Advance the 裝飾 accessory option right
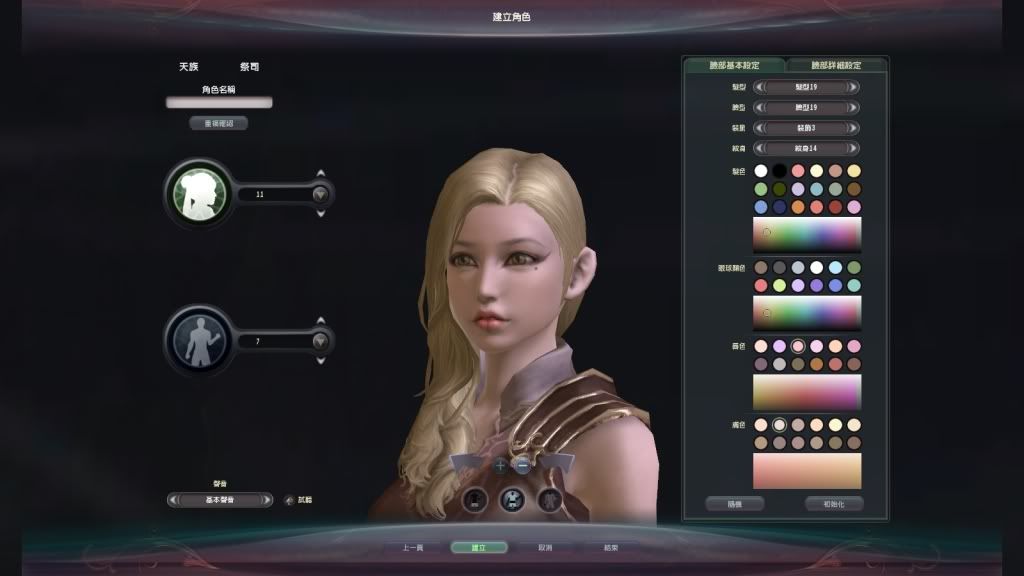Screen dimensions: 1024x576 [853, 128]
